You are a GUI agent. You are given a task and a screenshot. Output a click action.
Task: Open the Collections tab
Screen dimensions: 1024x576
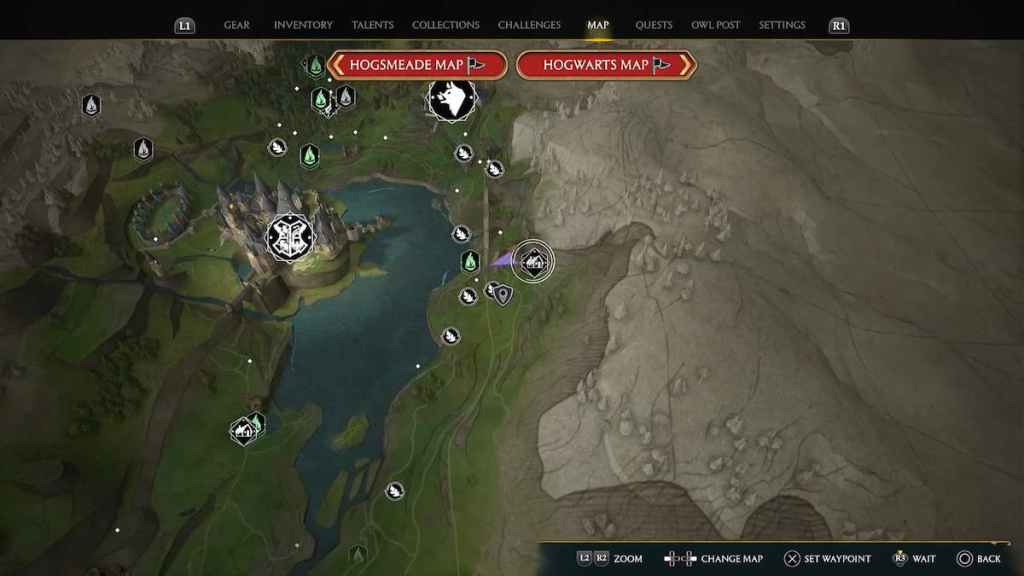tap(446, 25)
